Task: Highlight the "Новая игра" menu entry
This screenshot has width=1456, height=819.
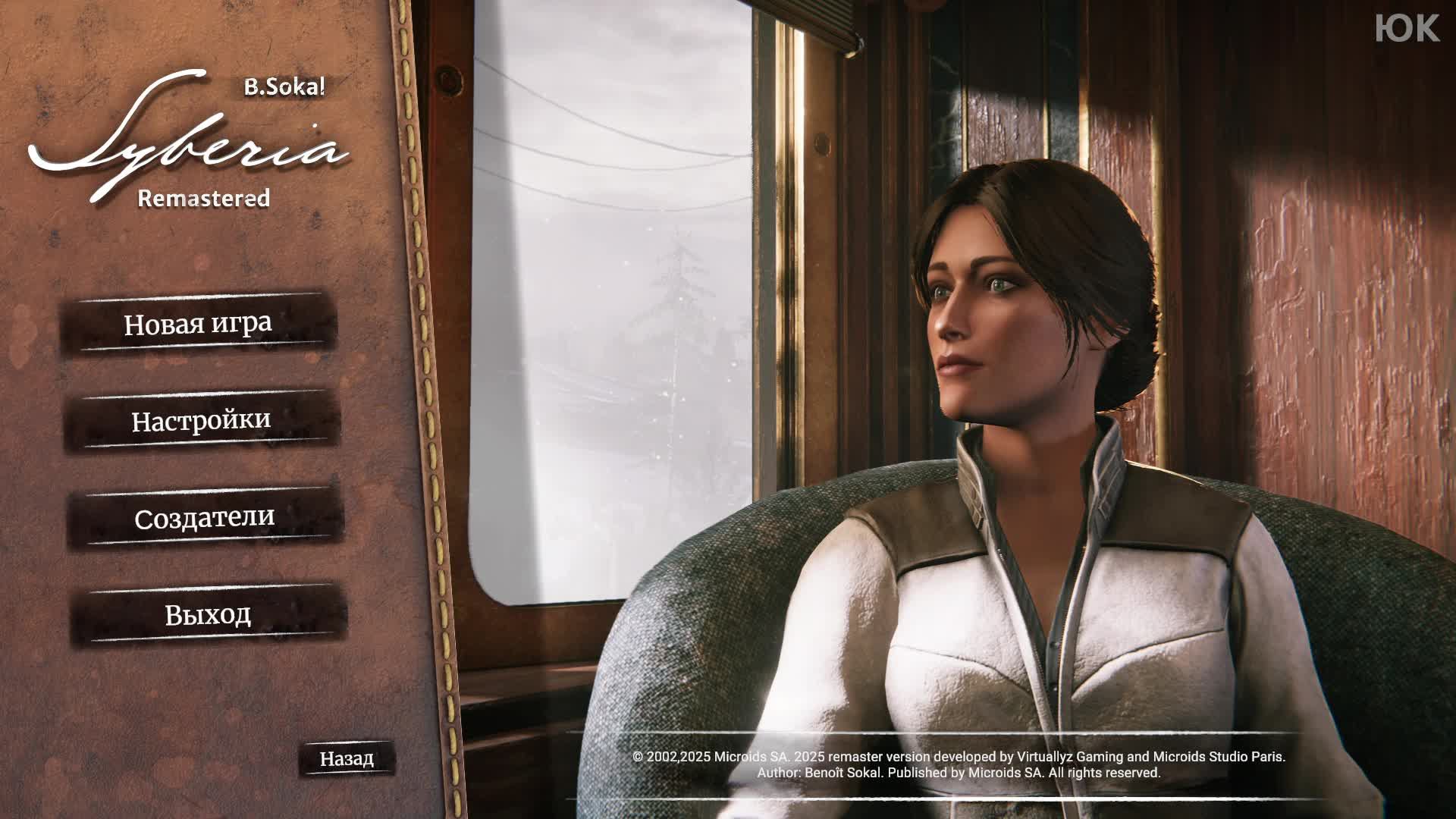Action: [x=199, y=325]
